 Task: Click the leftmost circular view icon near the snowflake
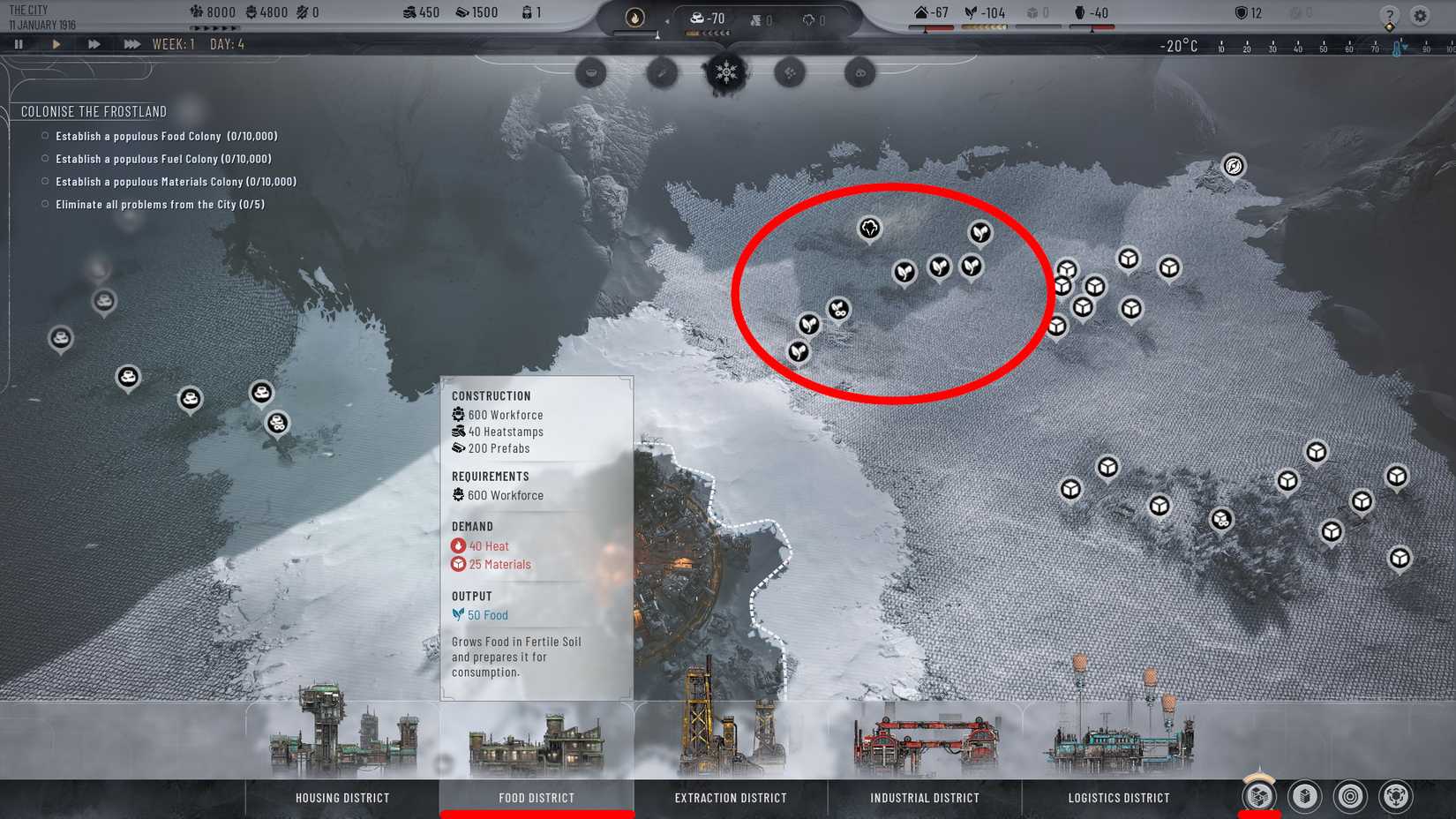pyautogui.click(x=589, y=73)
